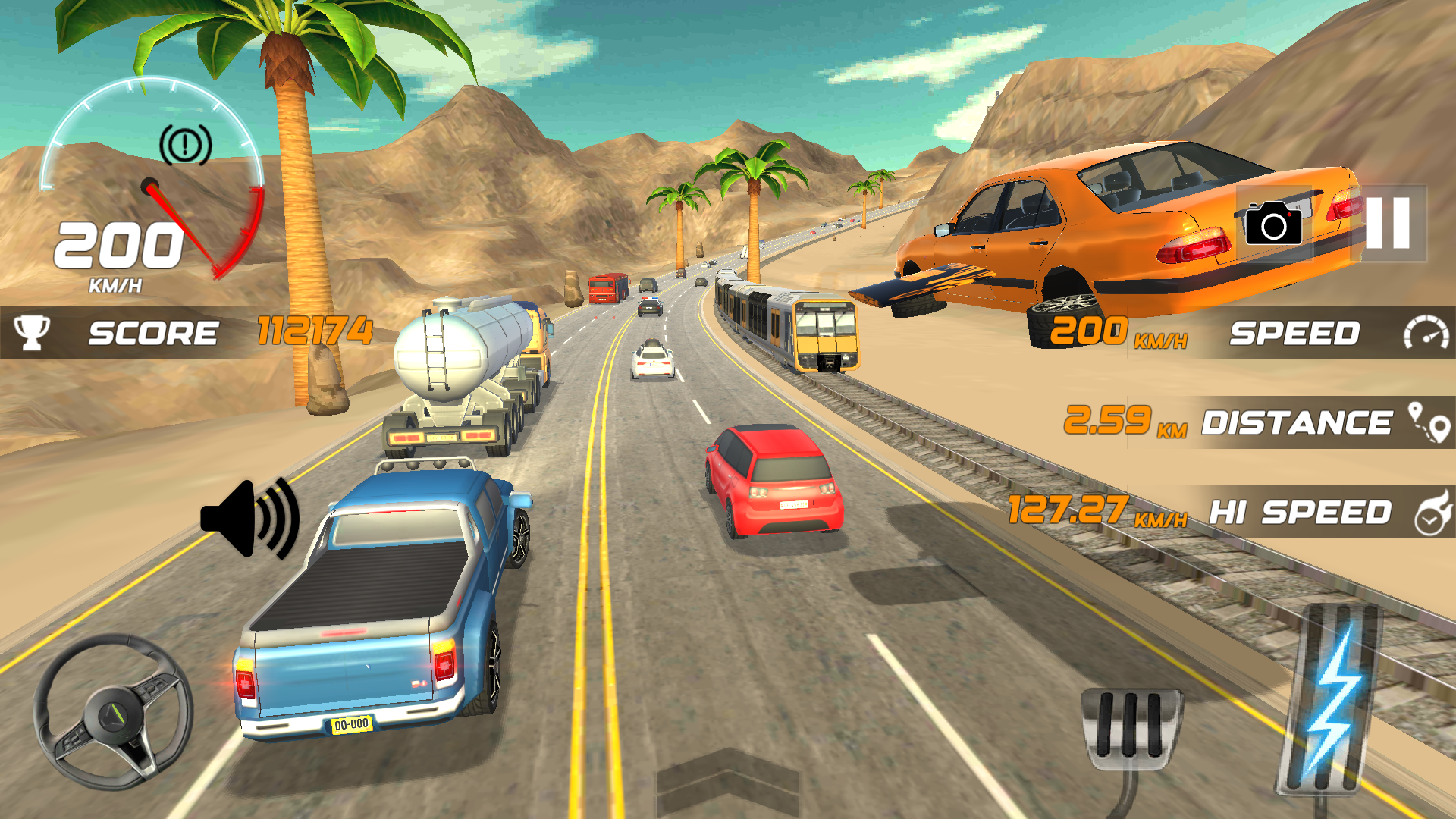The height and width of the screenshot is (819, 1456).
Task: Tap the camera view icon
Action: [x=1273, y=224]
